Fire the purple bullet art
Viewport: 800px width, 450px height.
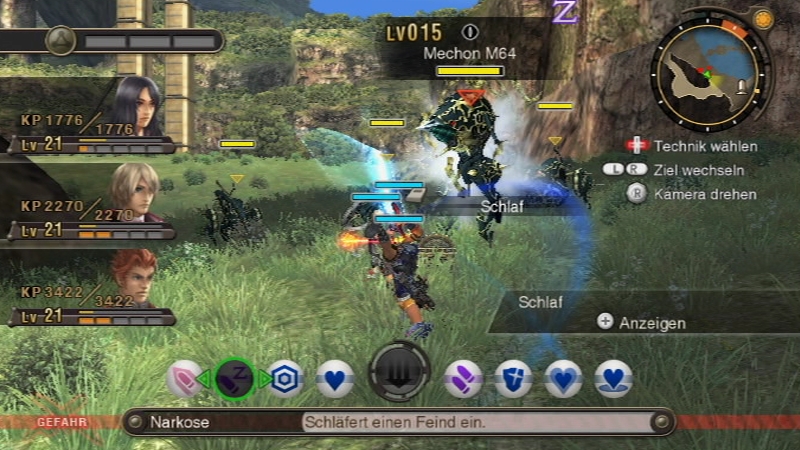click(x=463, y=379)
